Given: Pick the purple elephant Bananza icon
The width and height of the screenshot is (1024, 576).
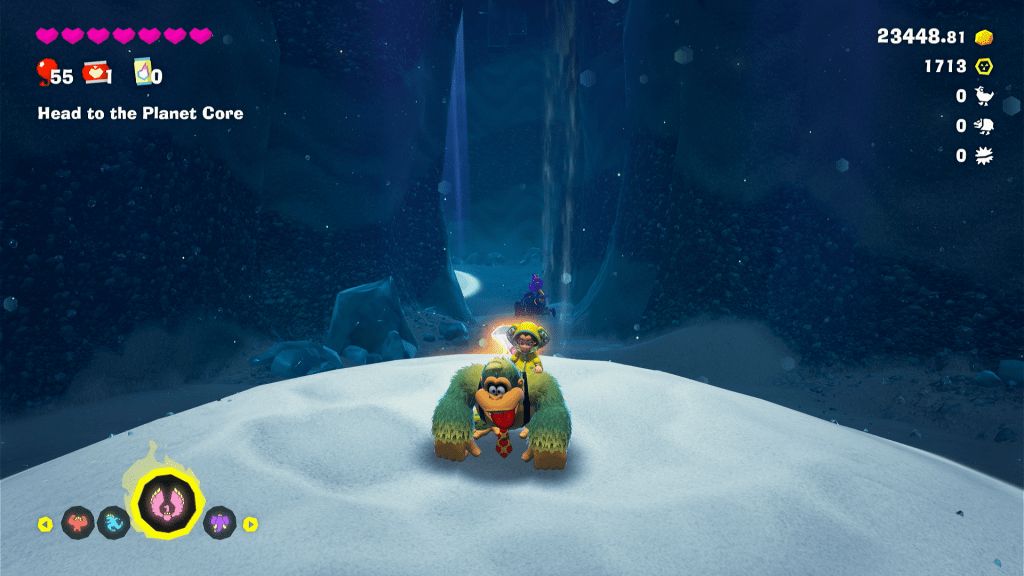Looking at the screenshot, I should pos(220,522).
